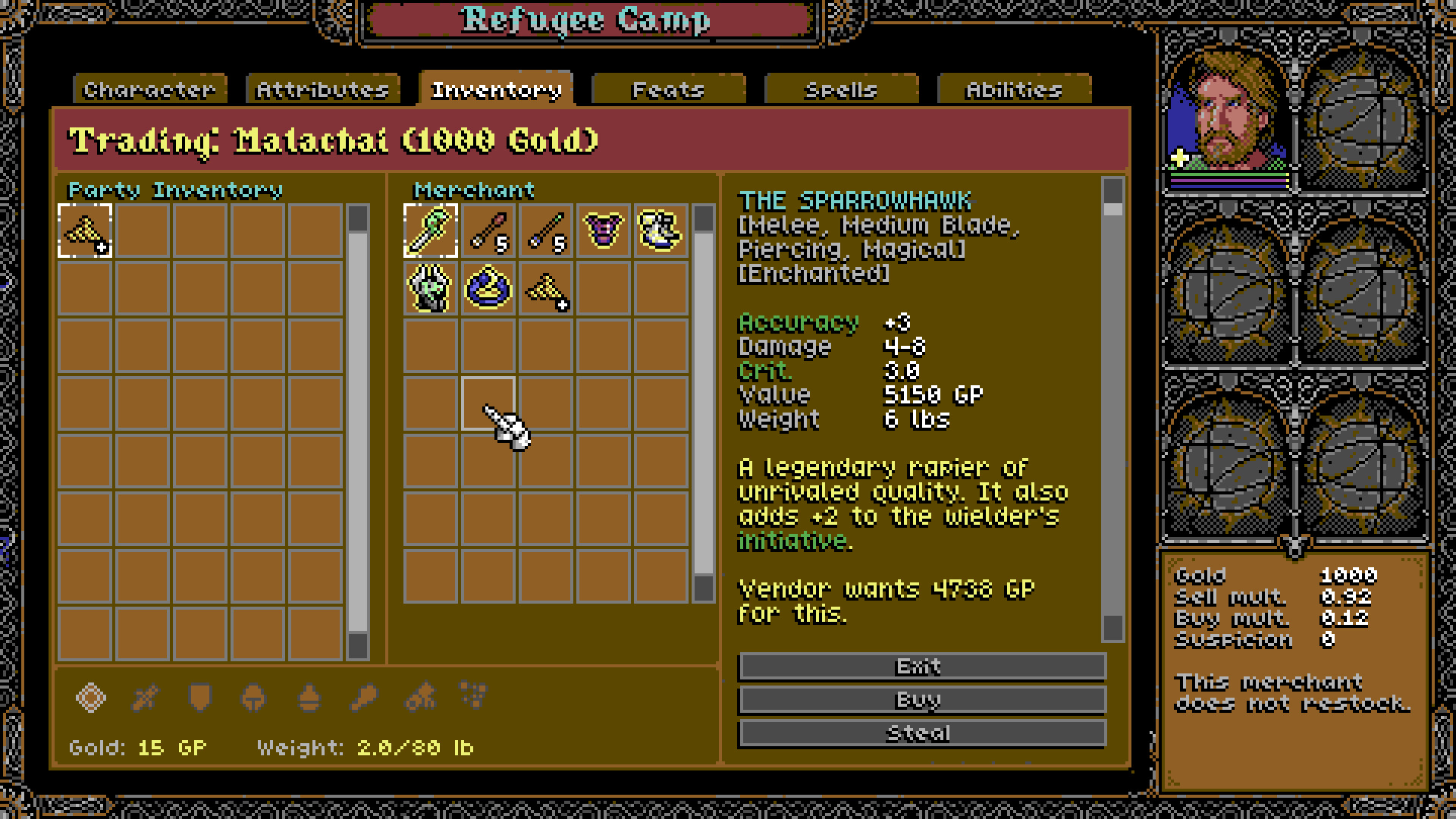Select the stack of 5 green-tipped arrows

544,231
